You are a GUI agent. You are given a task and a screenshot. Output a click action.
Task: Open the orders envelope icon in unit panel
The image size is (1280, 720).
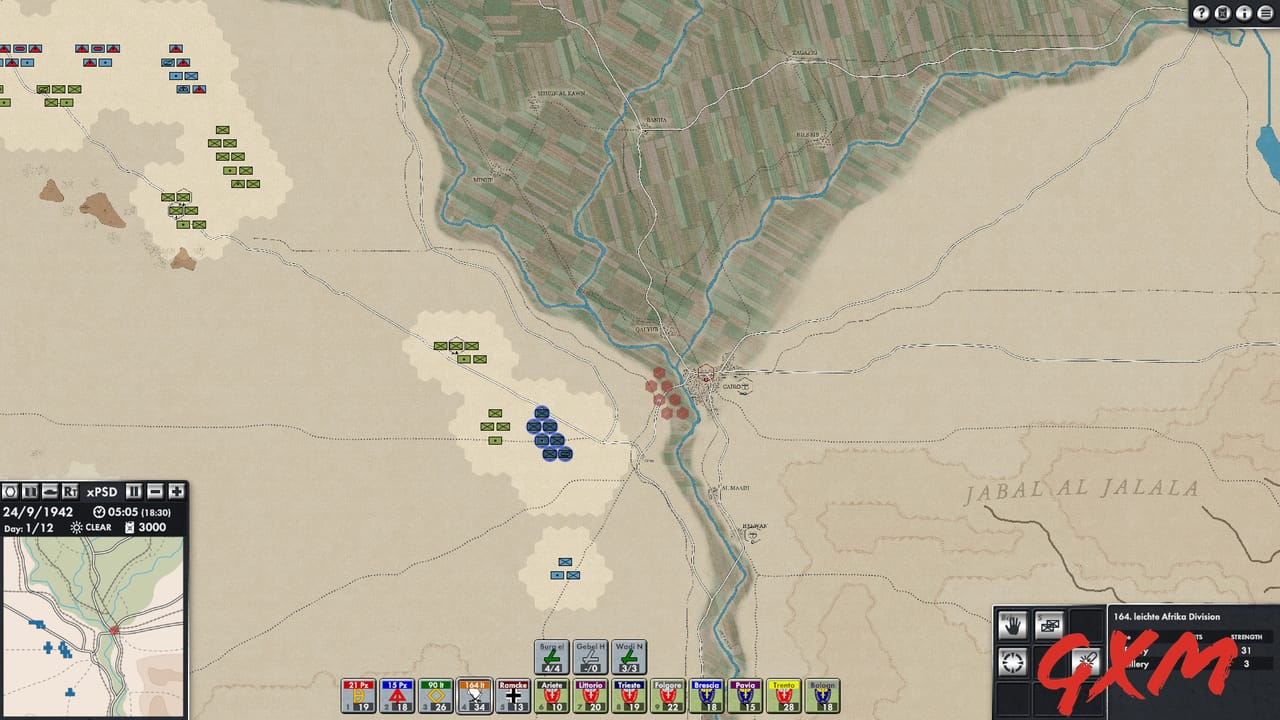pos(1049,625)
